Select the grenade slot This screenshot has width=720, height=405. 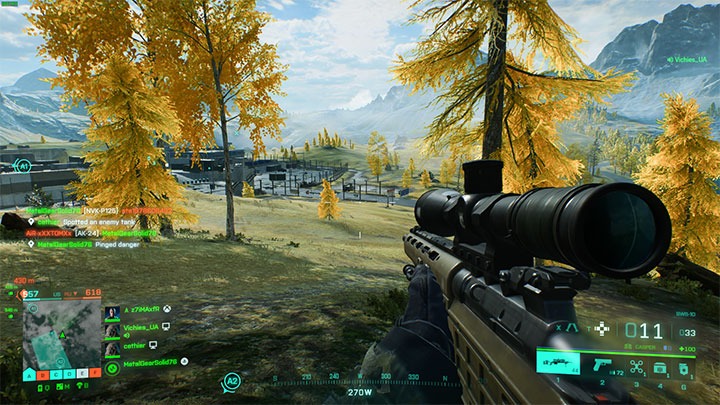(x=684, y=368)
